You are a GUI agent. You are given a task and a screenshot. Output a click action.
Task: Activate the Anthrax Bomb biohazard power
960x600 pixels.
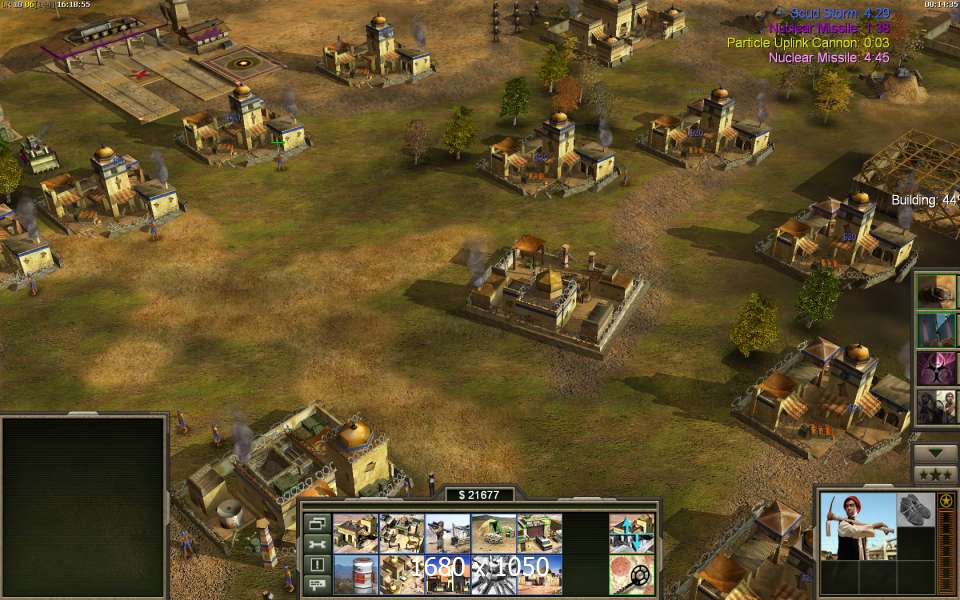(x=937, y=369)
